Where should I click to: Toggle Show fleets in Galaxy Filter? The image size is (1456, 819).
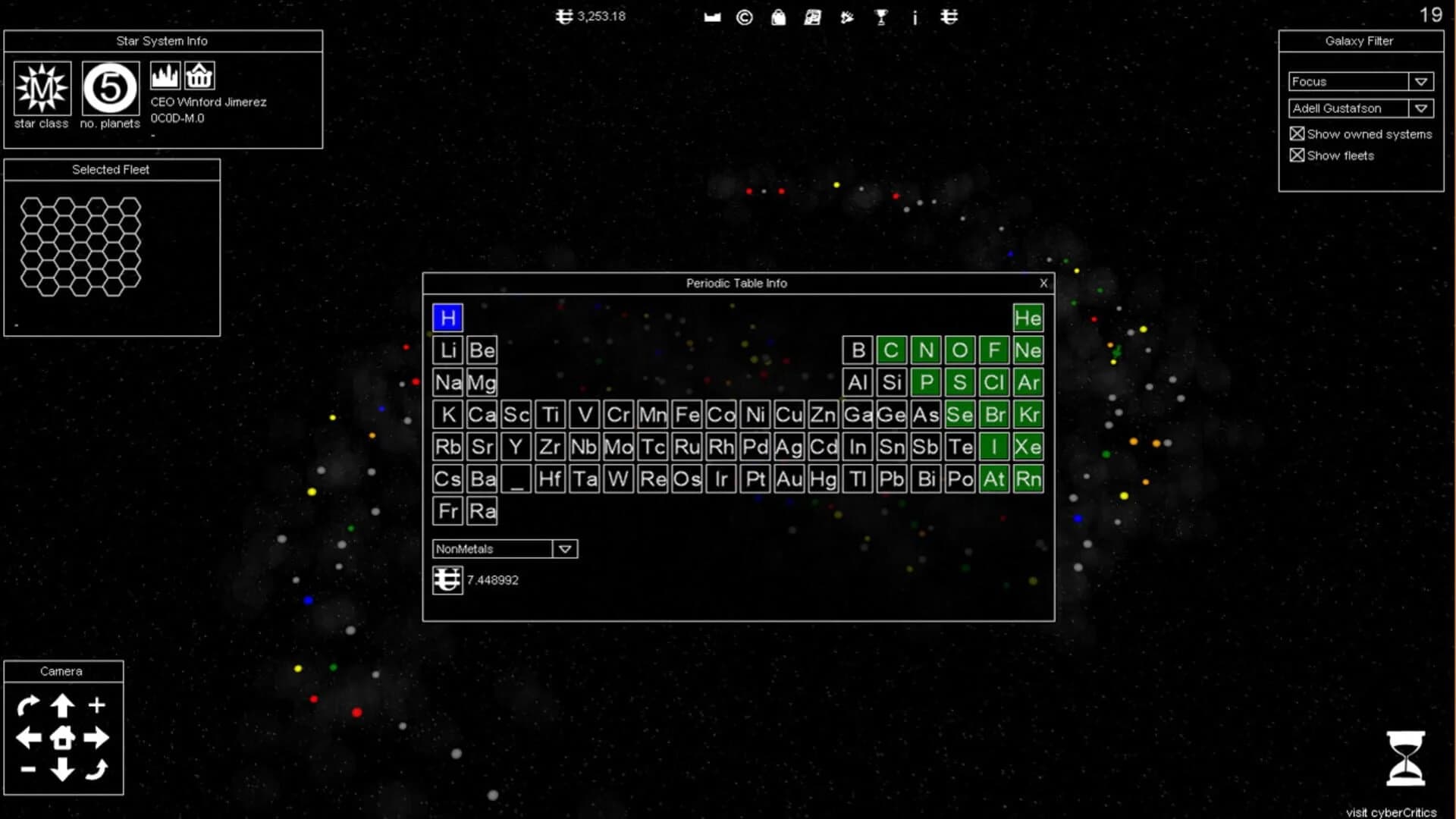(1297, 155)
